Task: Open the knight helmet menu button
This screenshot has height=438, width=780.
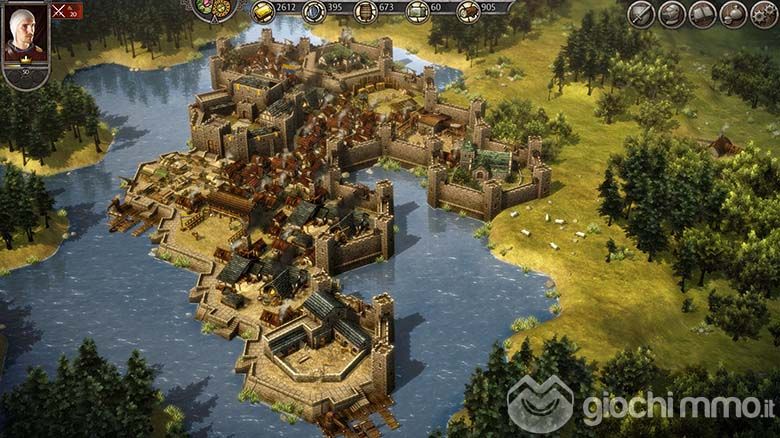Action: tap(672, 14)
